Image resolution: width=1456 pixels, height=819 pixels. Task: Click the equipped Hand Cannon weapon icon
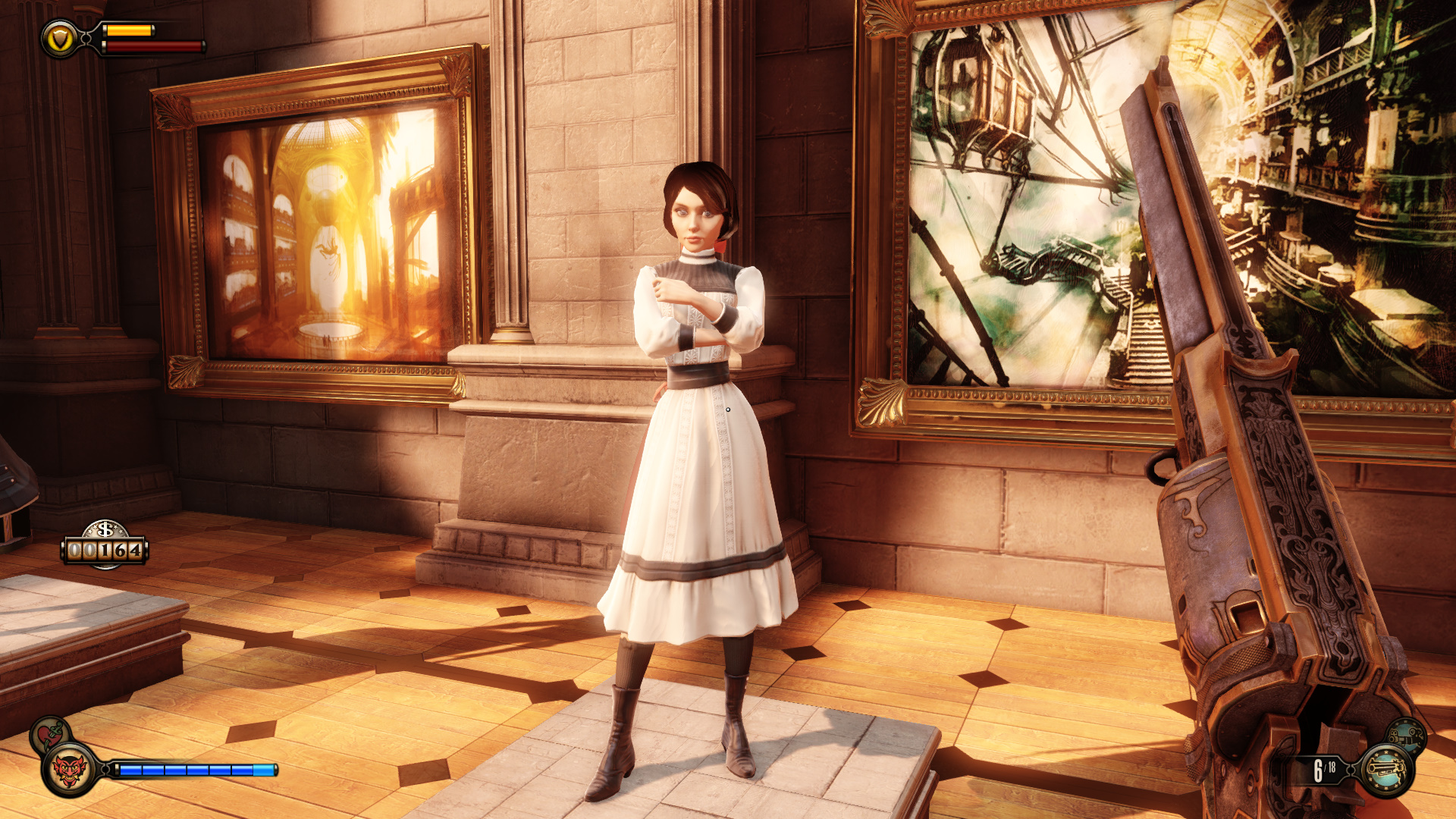1386,770
